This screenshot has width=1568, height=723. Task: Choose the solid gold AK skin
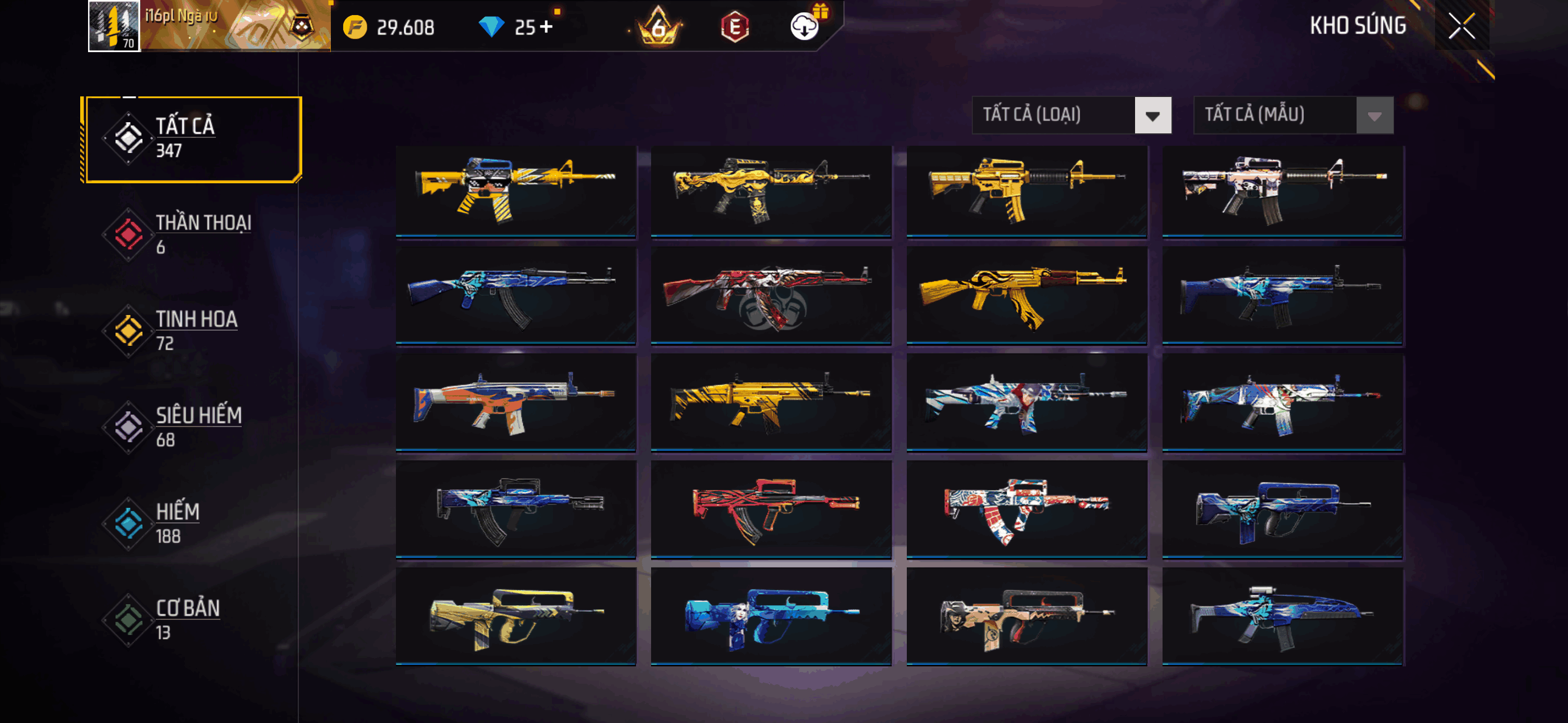(1026, 296)
